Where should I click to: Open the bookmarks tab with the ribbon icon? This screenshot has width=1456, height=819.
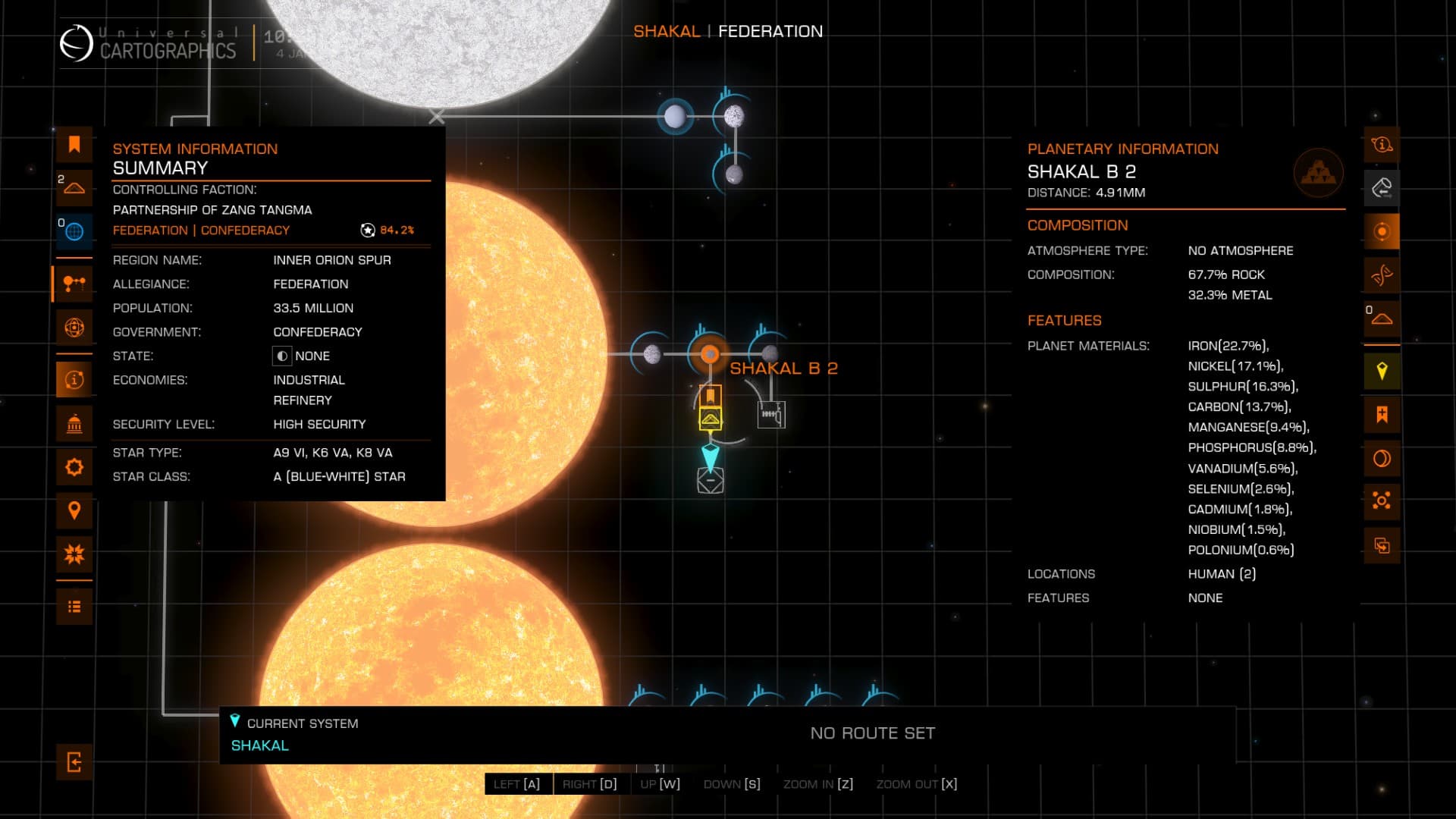(74, 145)
